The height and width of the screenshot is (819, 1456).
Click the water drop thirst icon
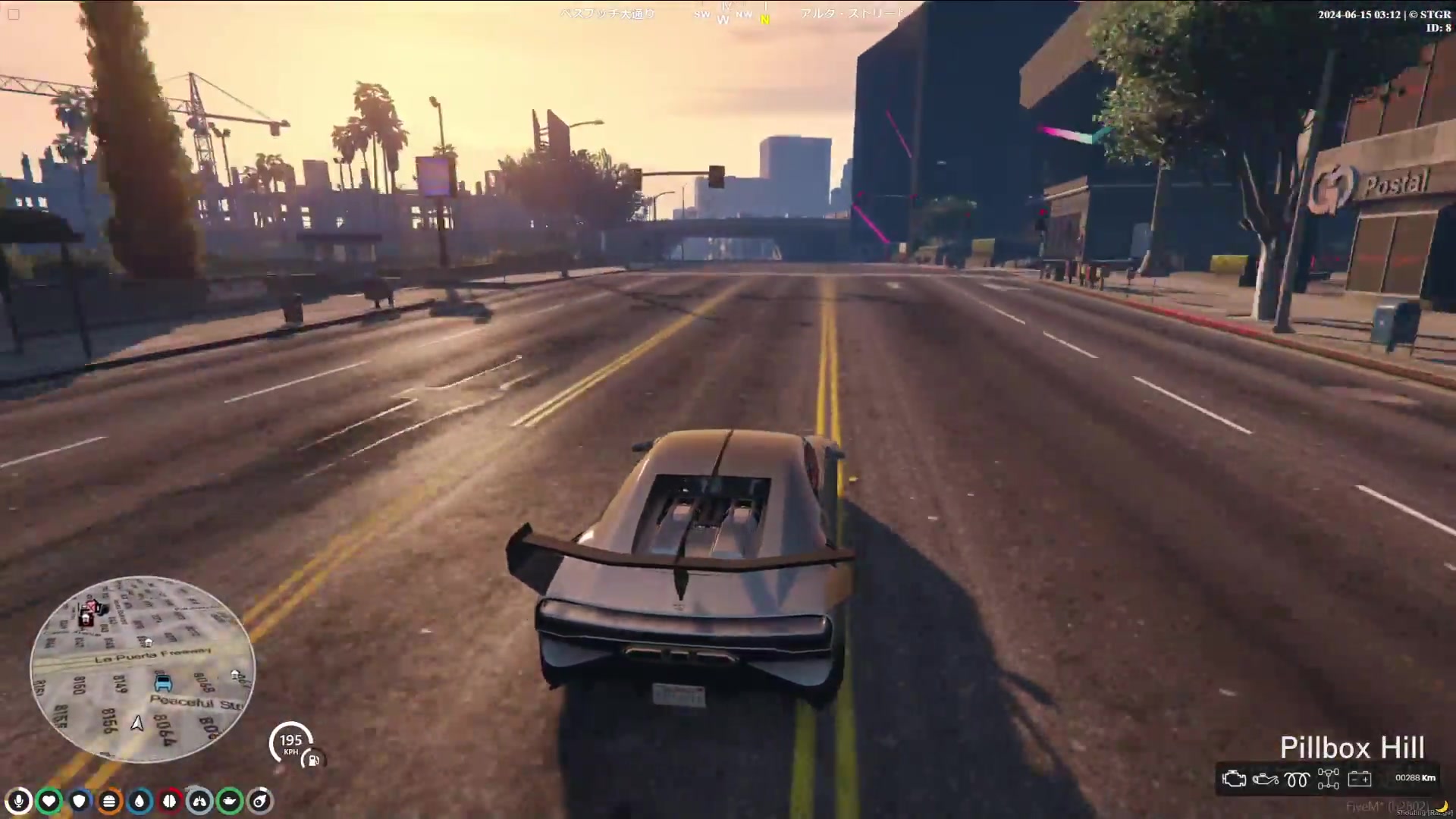[140, 801]
